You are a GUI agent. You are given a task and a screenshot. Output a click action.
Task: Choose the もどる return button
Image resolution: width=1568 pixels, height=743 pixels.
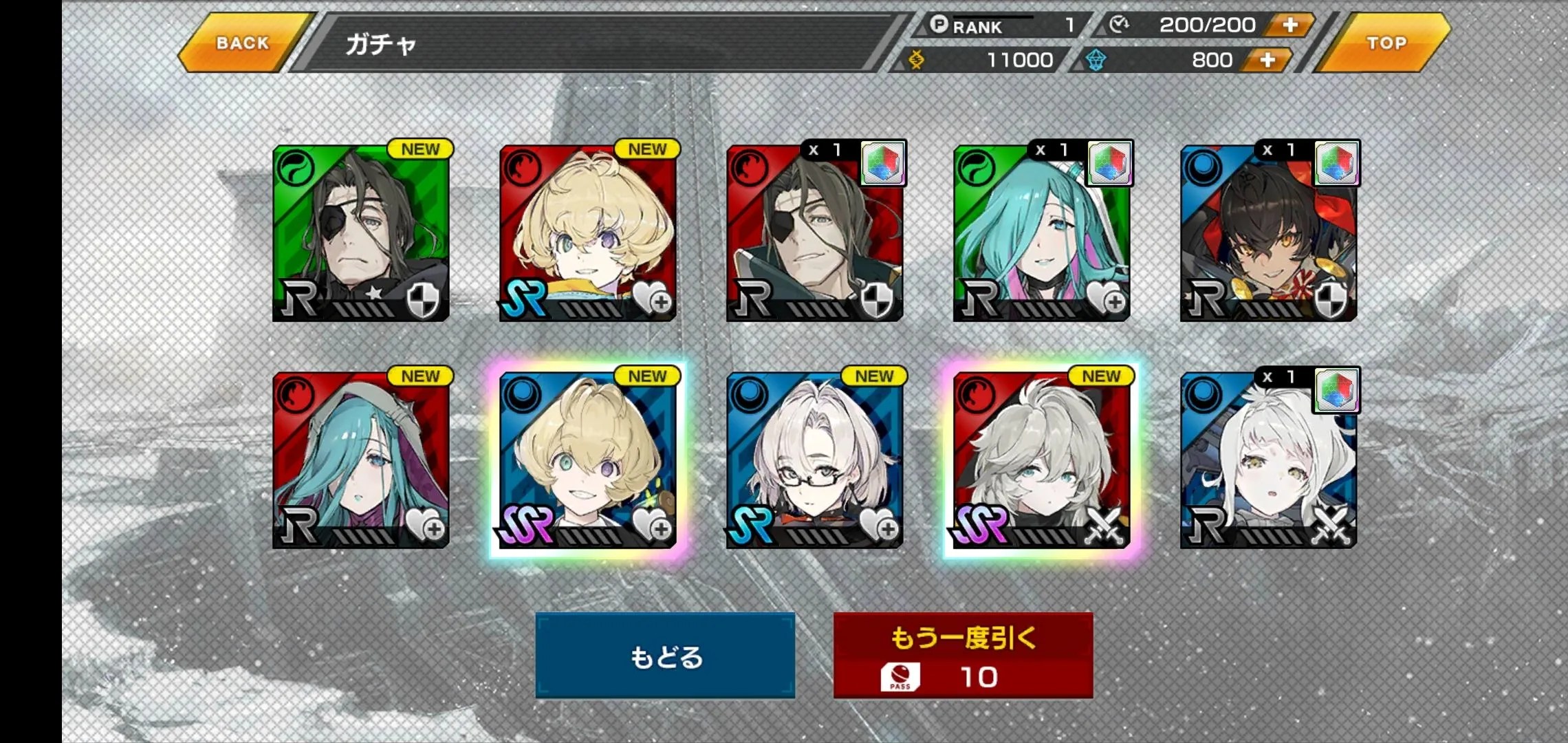point(665,656)
